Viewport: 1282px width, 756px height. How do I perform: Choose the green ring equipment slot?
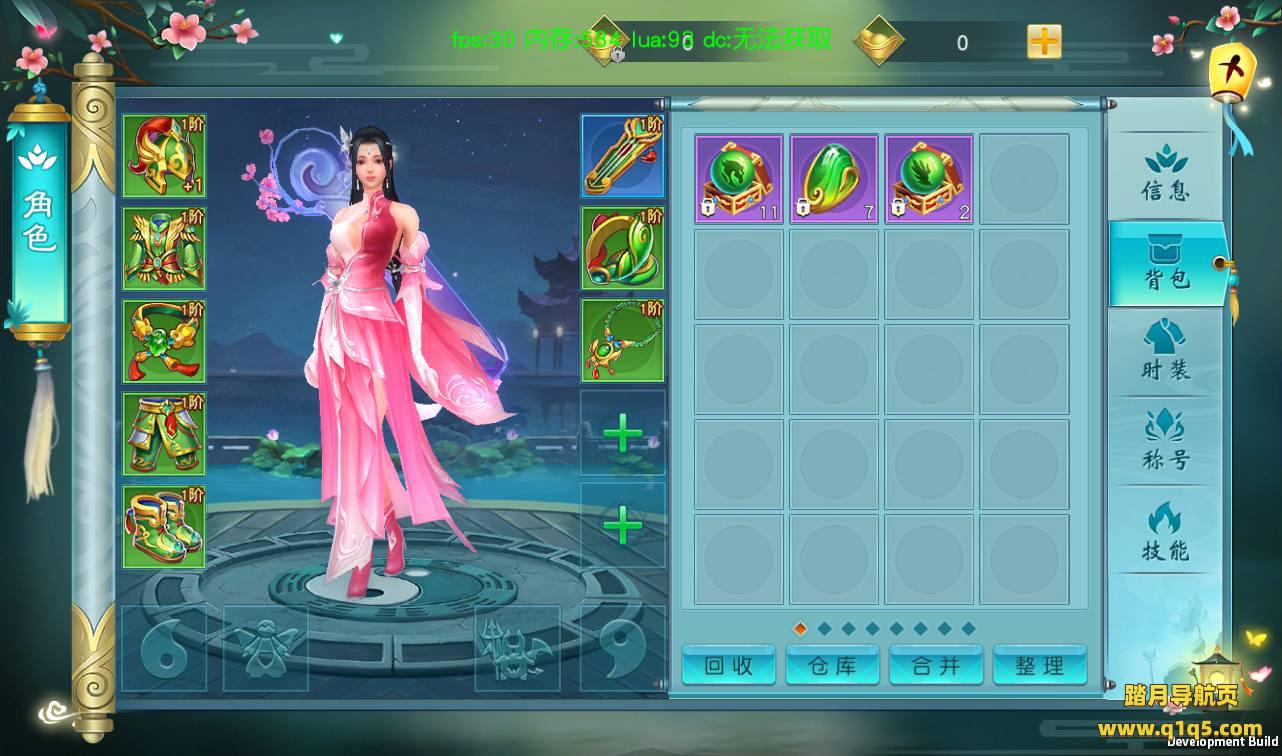click(x=623, y=249)
